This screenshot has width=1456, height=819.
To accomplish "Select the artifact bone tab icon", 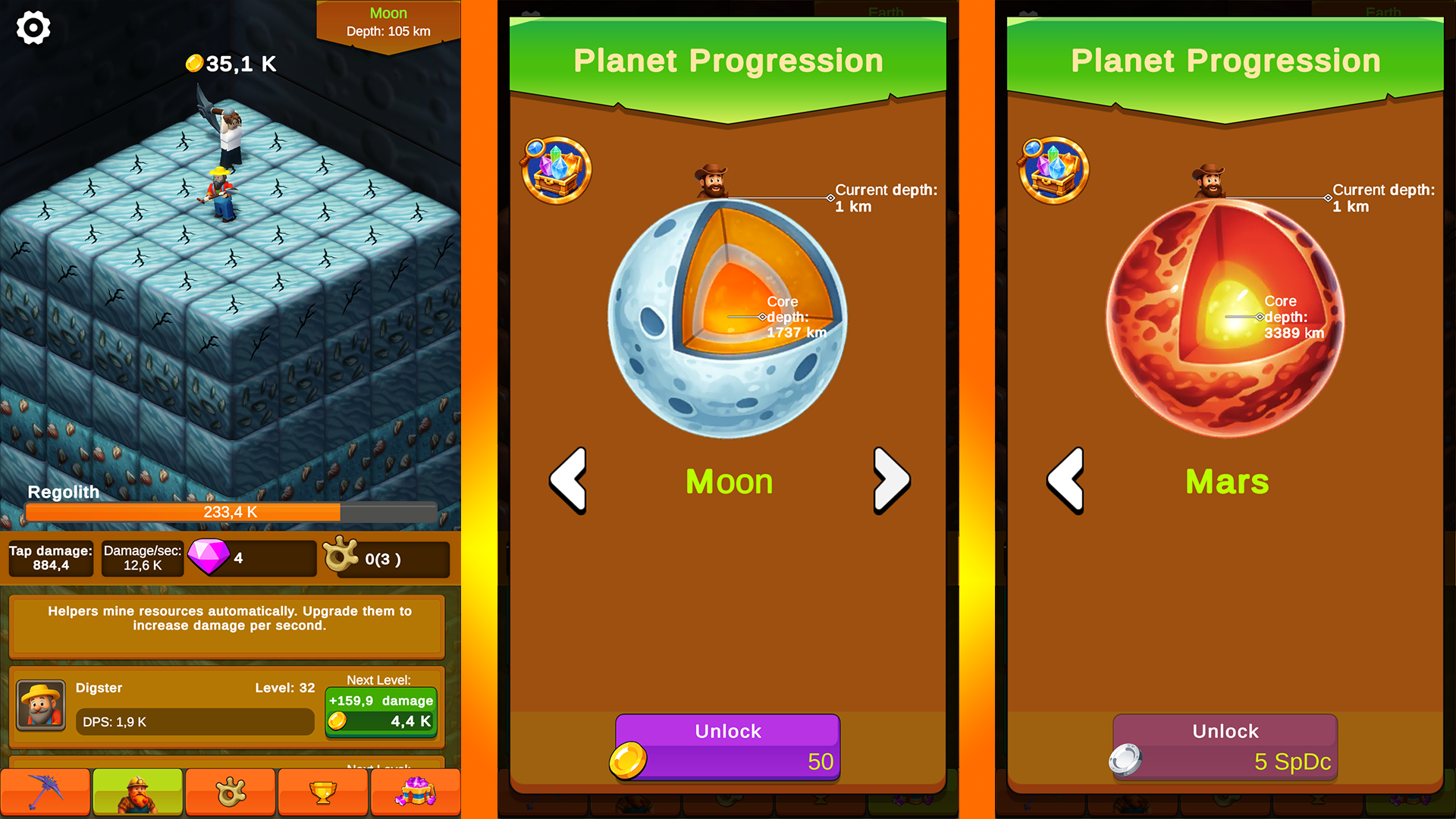I will pyautogui.click(x=230, y=792).
